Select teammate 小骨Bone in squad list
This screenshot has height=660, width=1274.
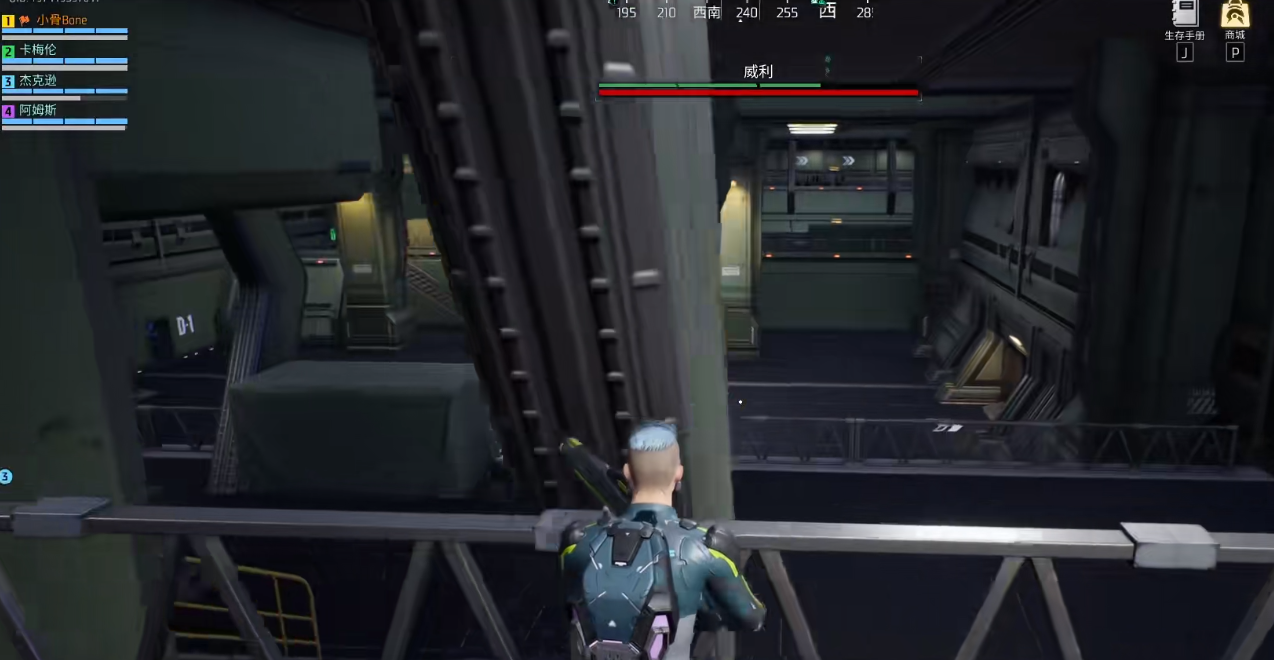[61, 20]
